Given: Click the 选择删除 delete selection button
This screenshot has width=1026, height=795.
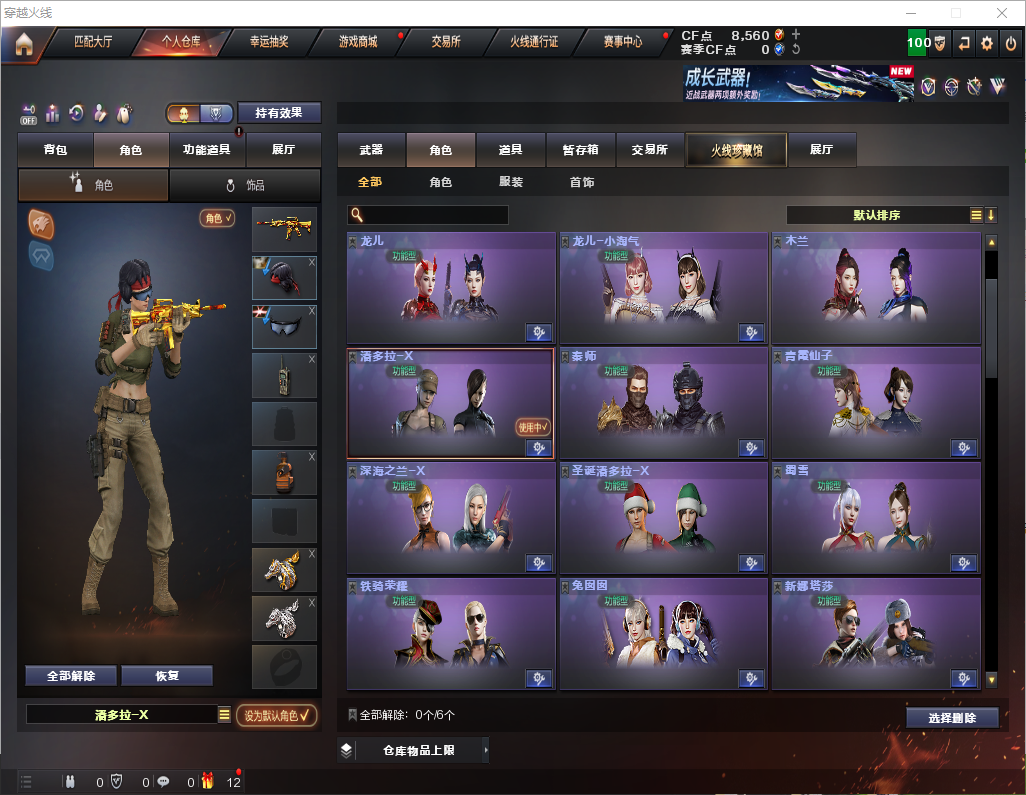Looking at the screenshot, I should click(x=952, y=718).
